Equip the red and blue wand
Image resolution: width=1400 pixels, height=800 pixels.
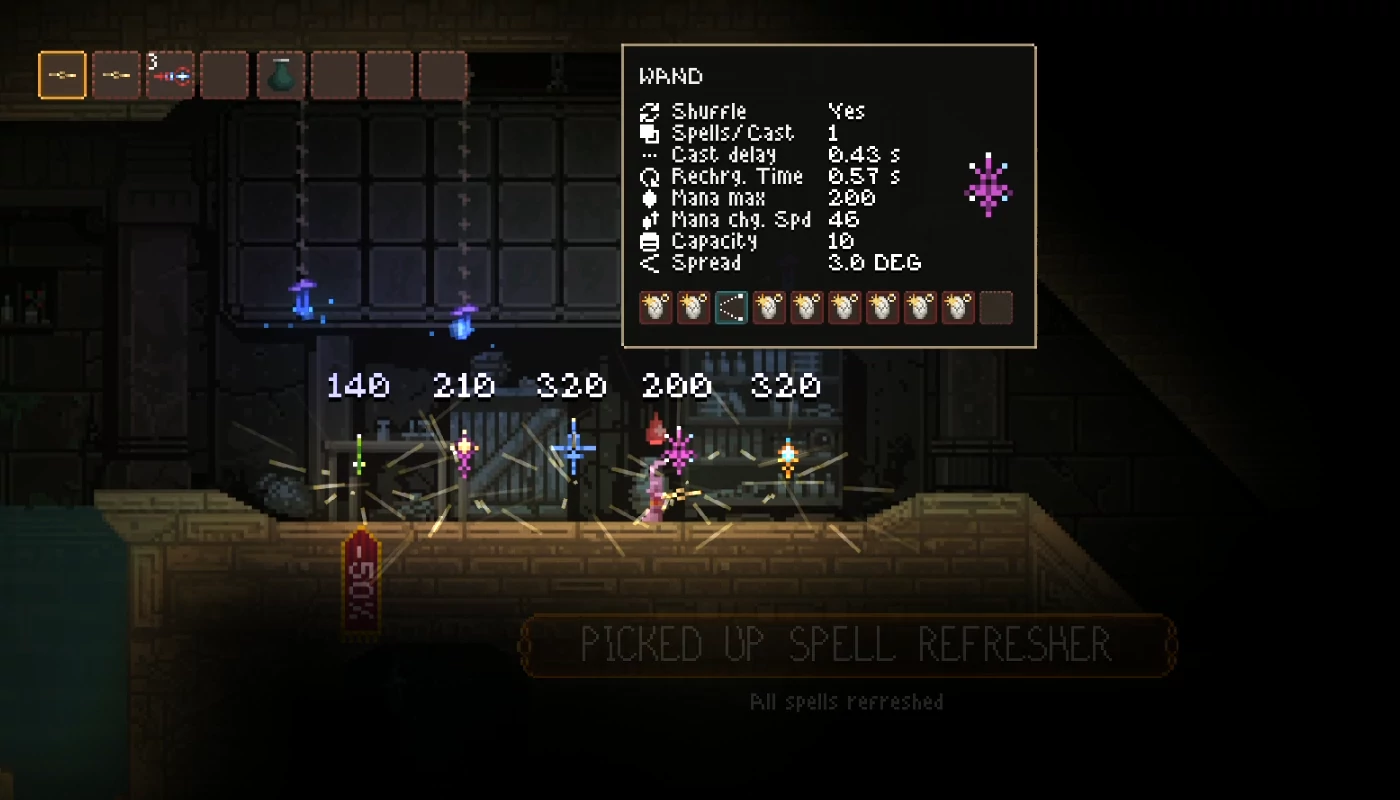pos(170,75)
